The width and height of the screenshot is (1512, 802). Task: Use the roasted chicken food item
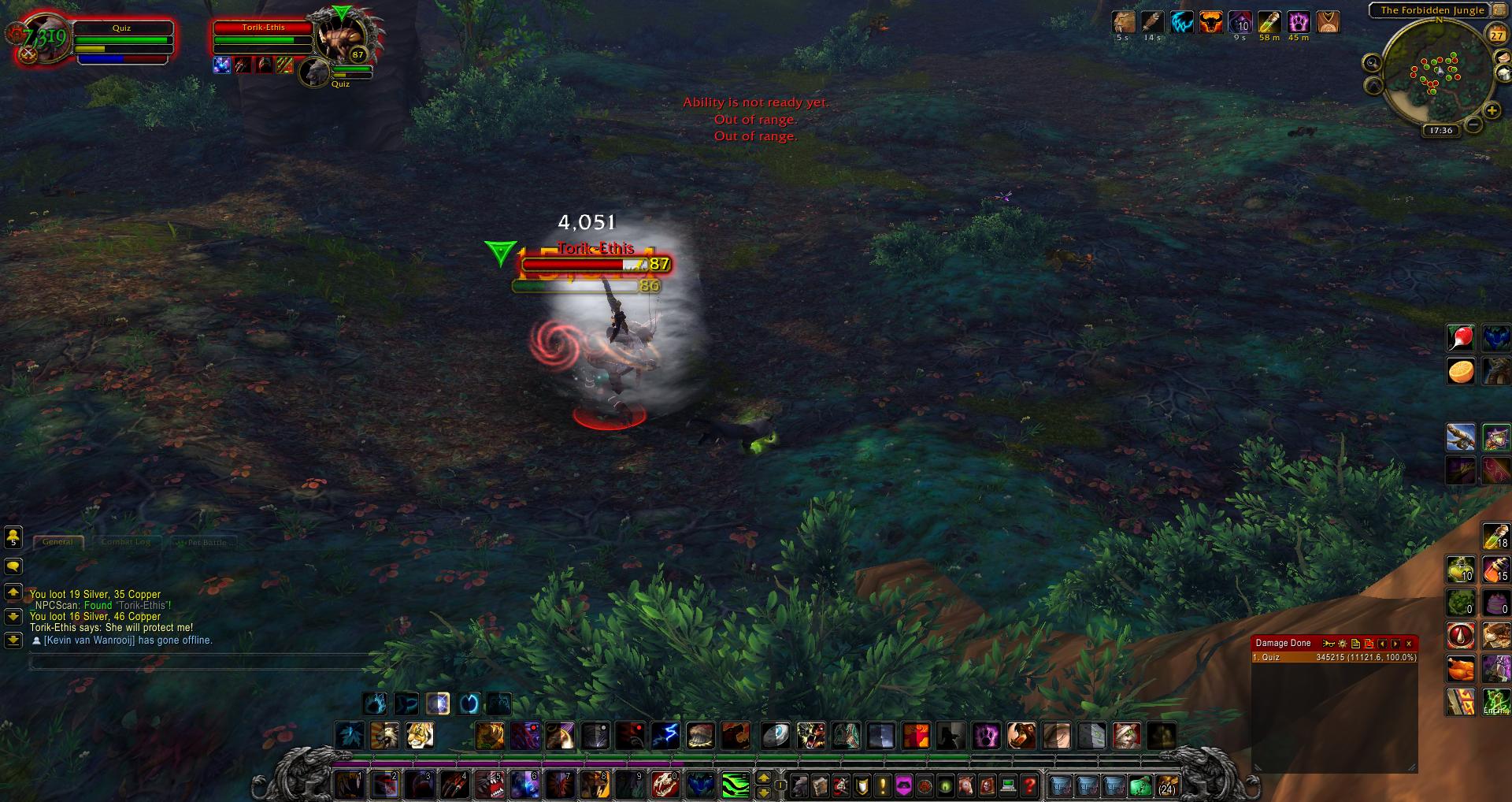point(1461,669)
